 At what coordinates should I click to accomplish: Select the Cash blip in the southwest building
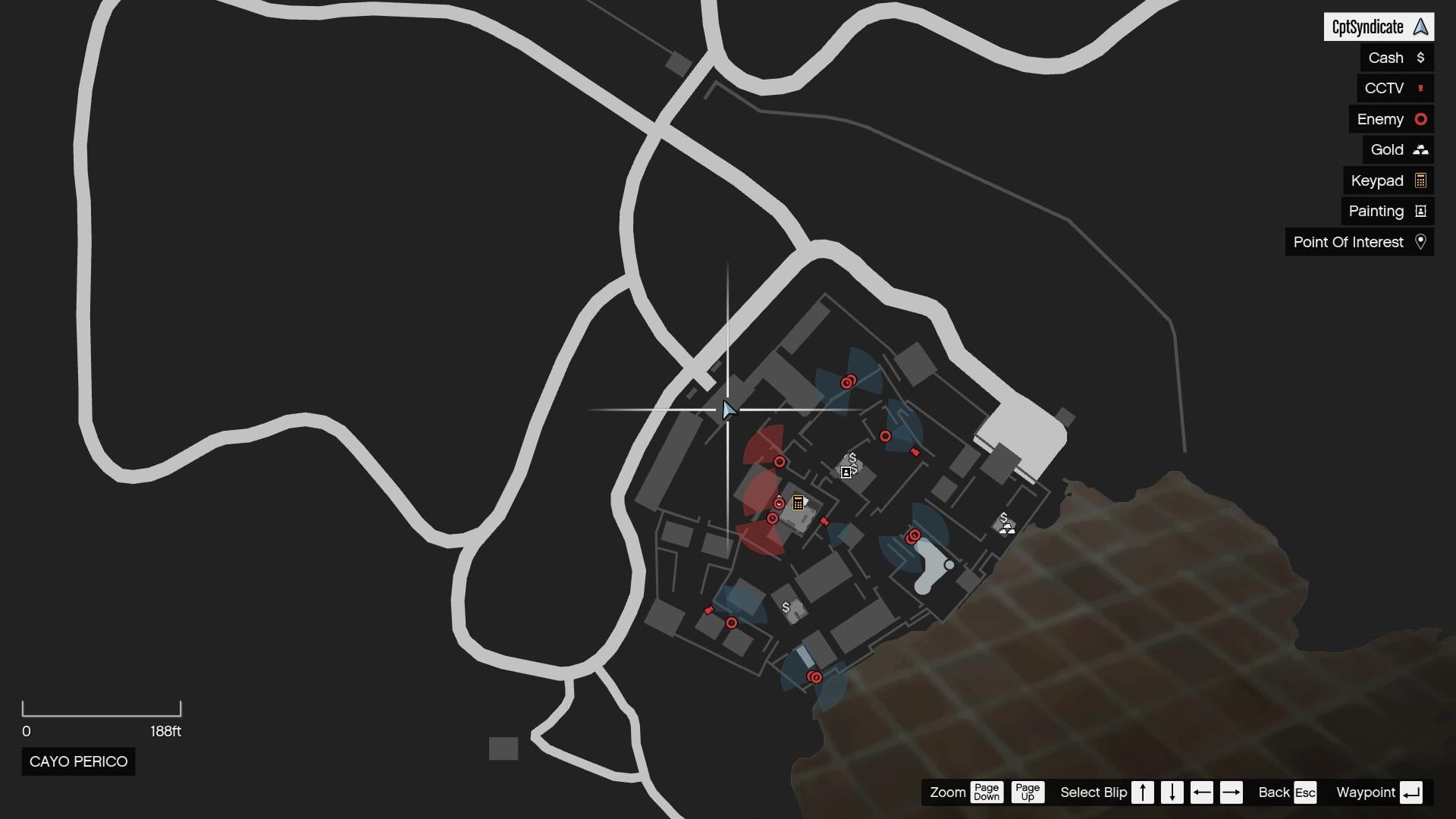click(786, 607)
